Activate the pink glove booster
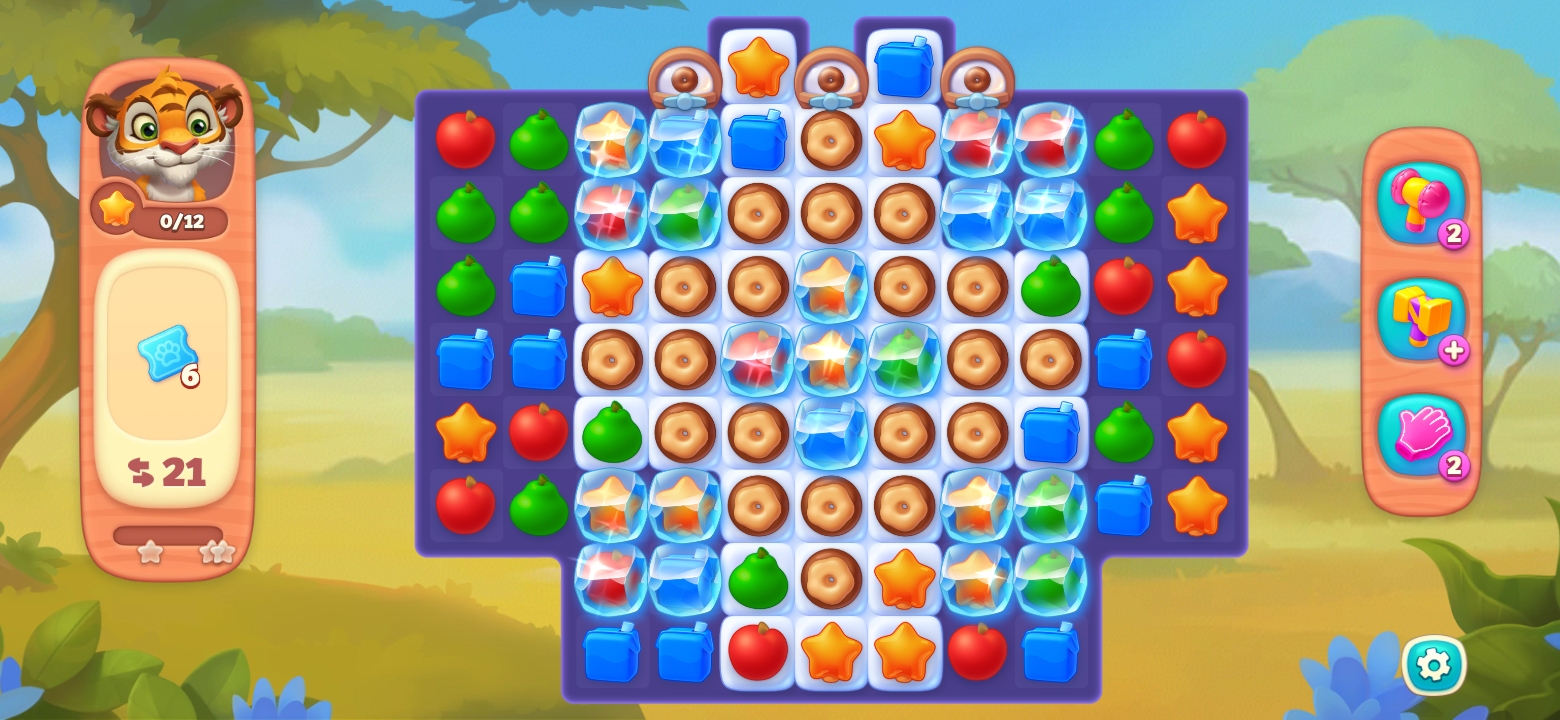 [x=1419, y=434]
